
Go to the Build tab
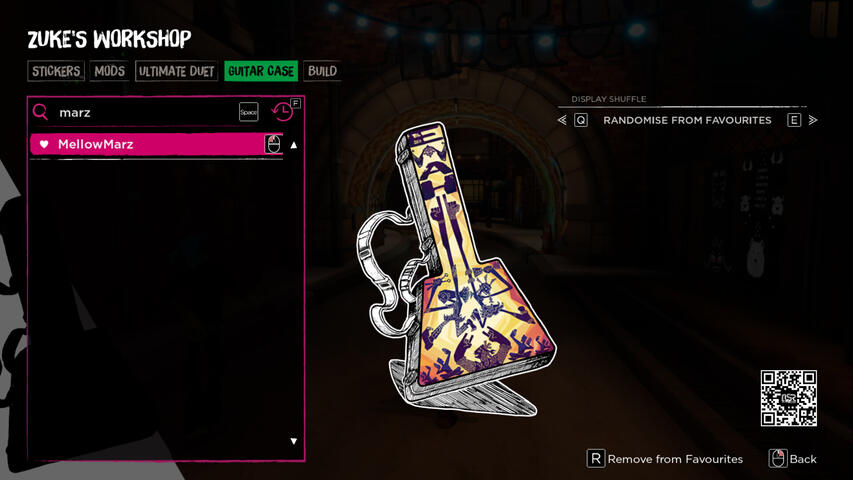[x=322, y=71]
